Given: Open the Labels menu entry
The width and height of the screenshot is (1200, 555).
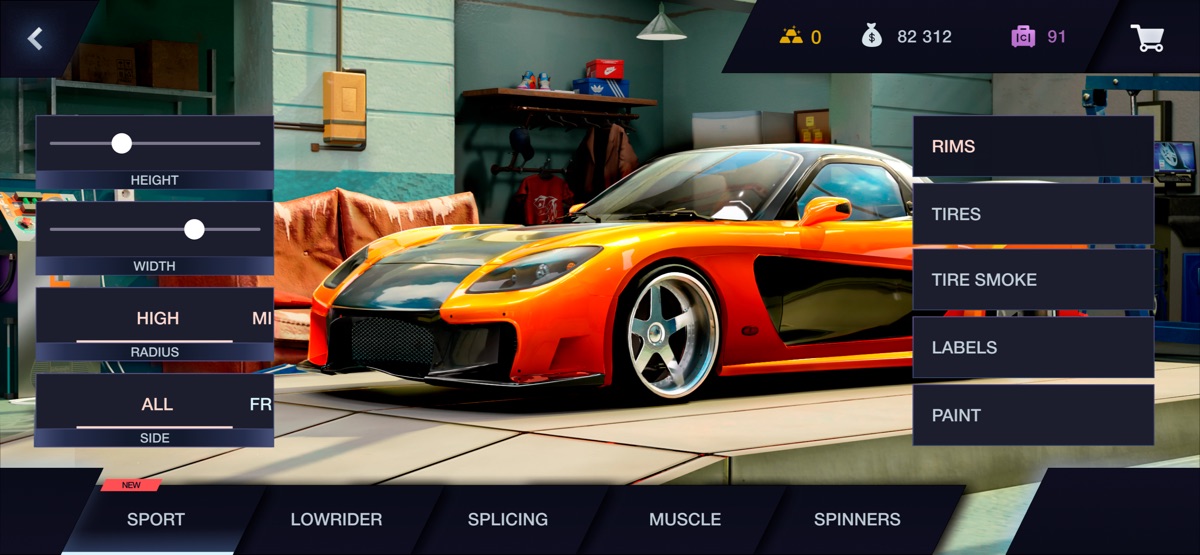Looking at the screenshot, I should pyautogui.click(x=1033, y=348).
